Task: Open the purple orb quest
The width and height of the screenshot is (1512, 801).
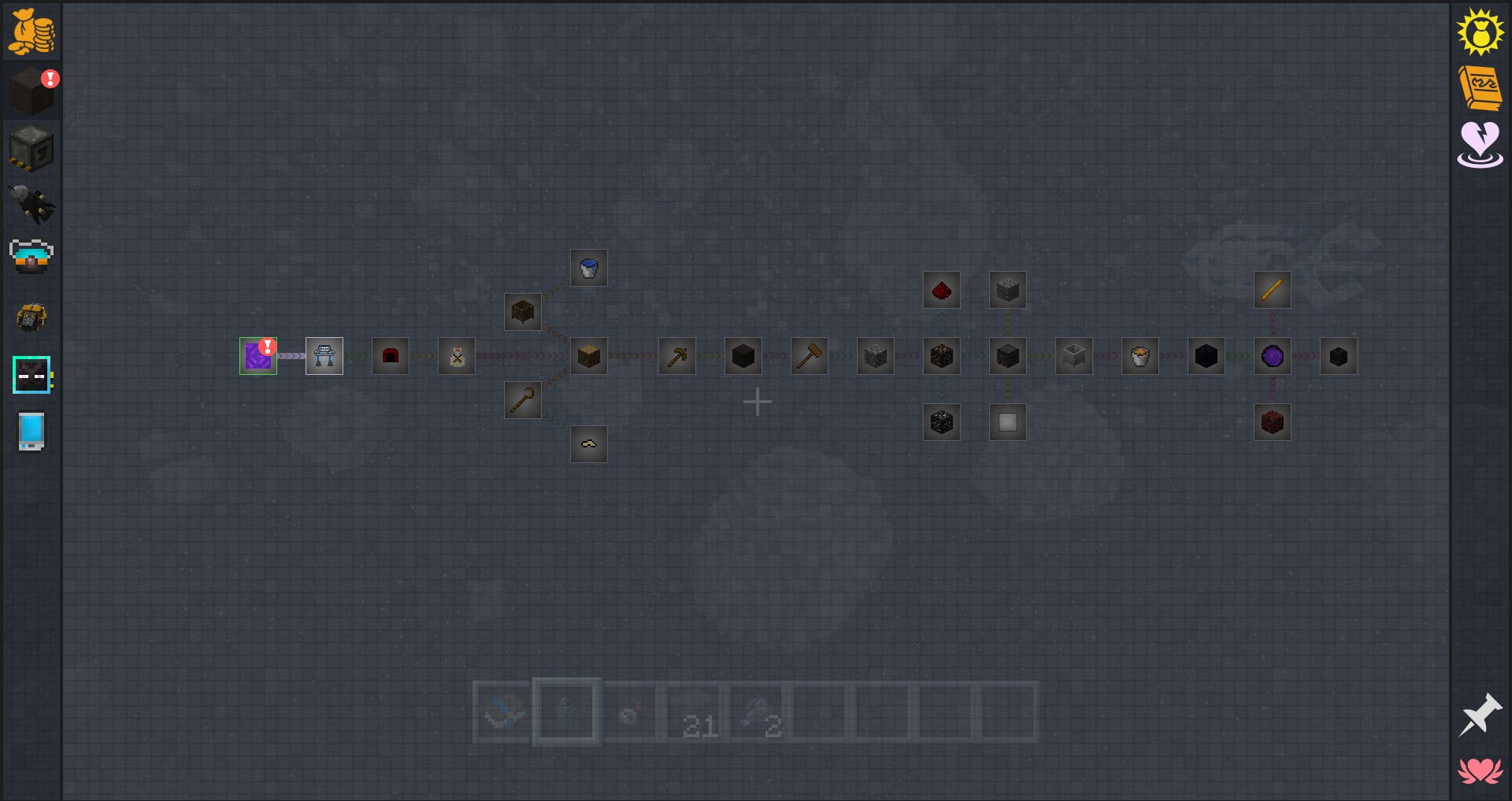Action: [x=1273, y=356]
